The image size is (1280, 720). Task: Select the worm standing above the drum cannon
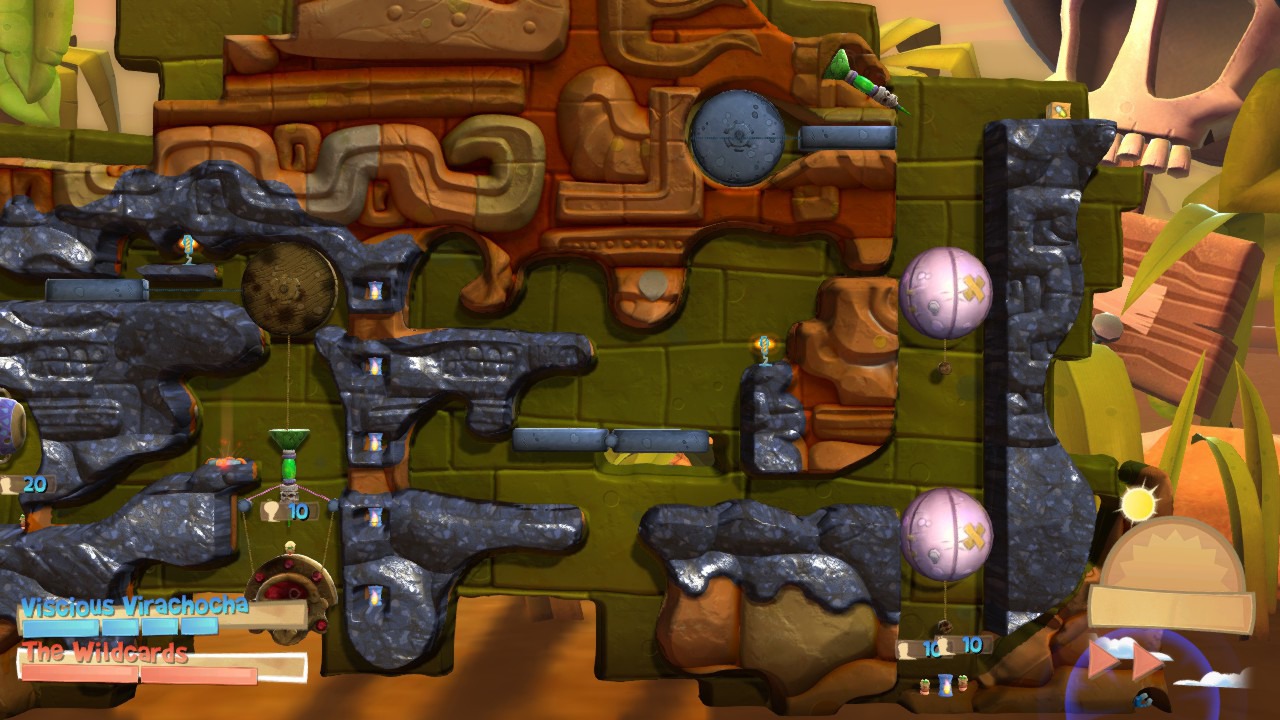(x=289, y=546)
